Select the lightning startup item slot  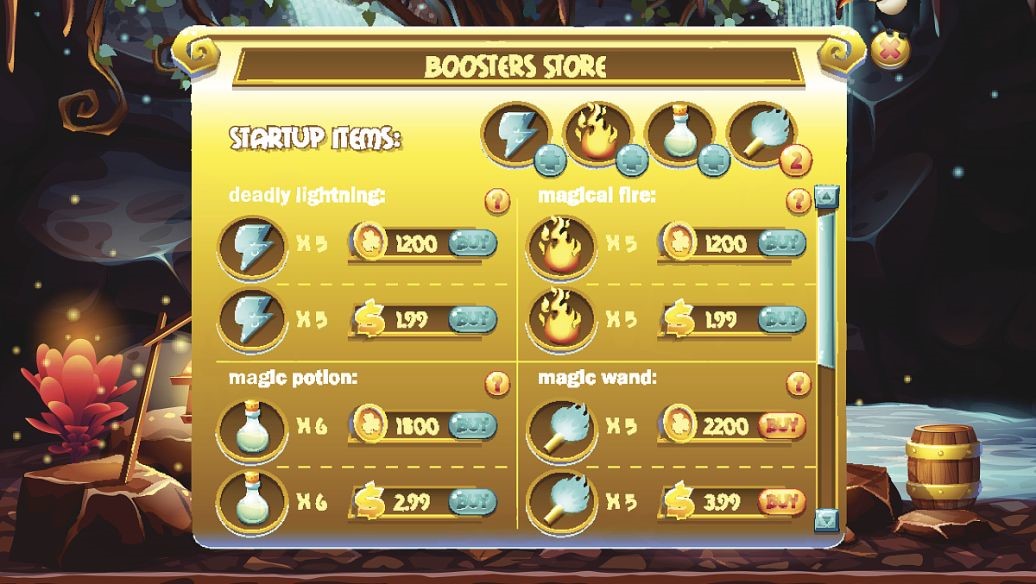516,132
